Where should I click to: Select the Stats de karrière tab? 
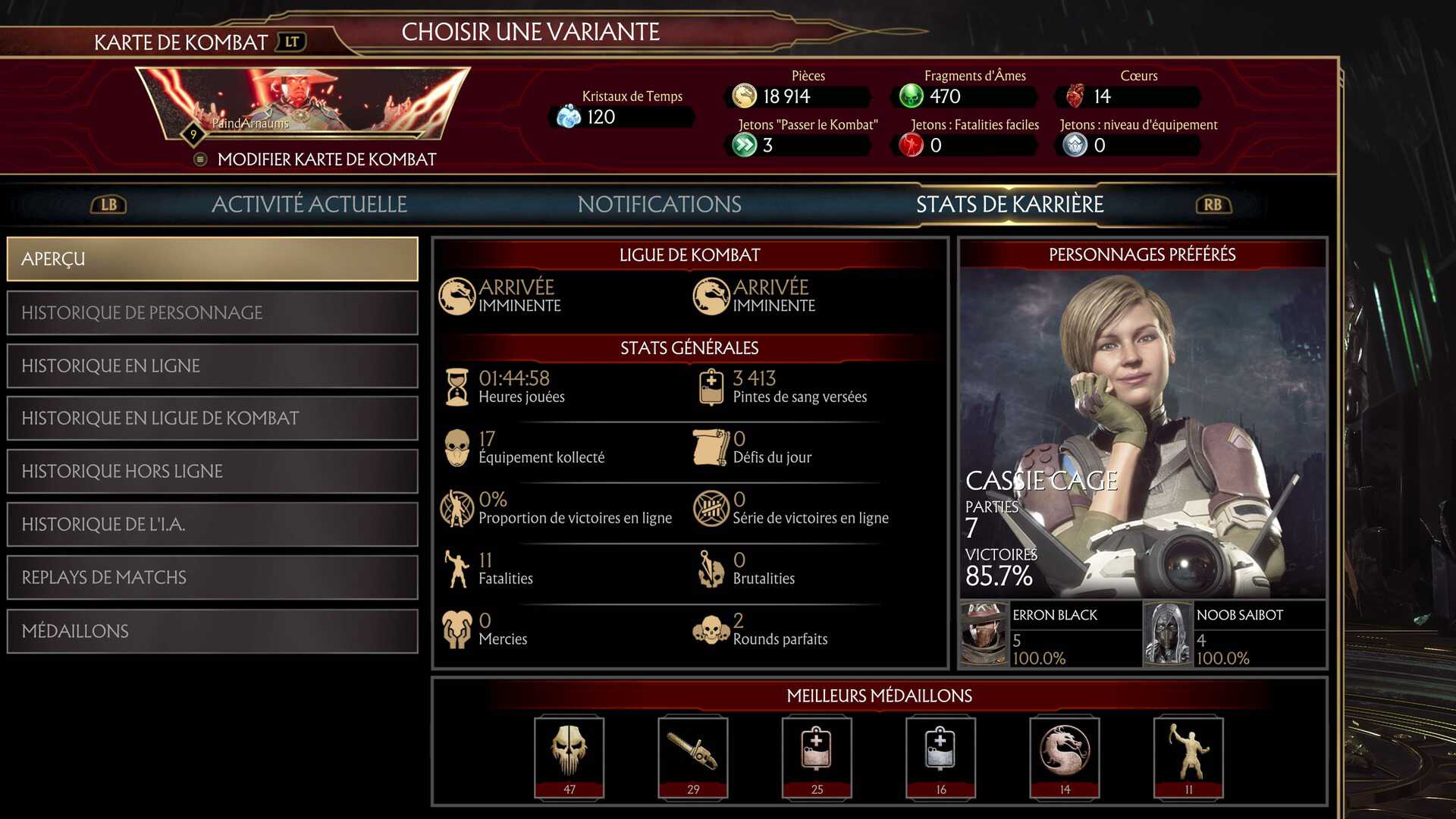point(1009,204)
